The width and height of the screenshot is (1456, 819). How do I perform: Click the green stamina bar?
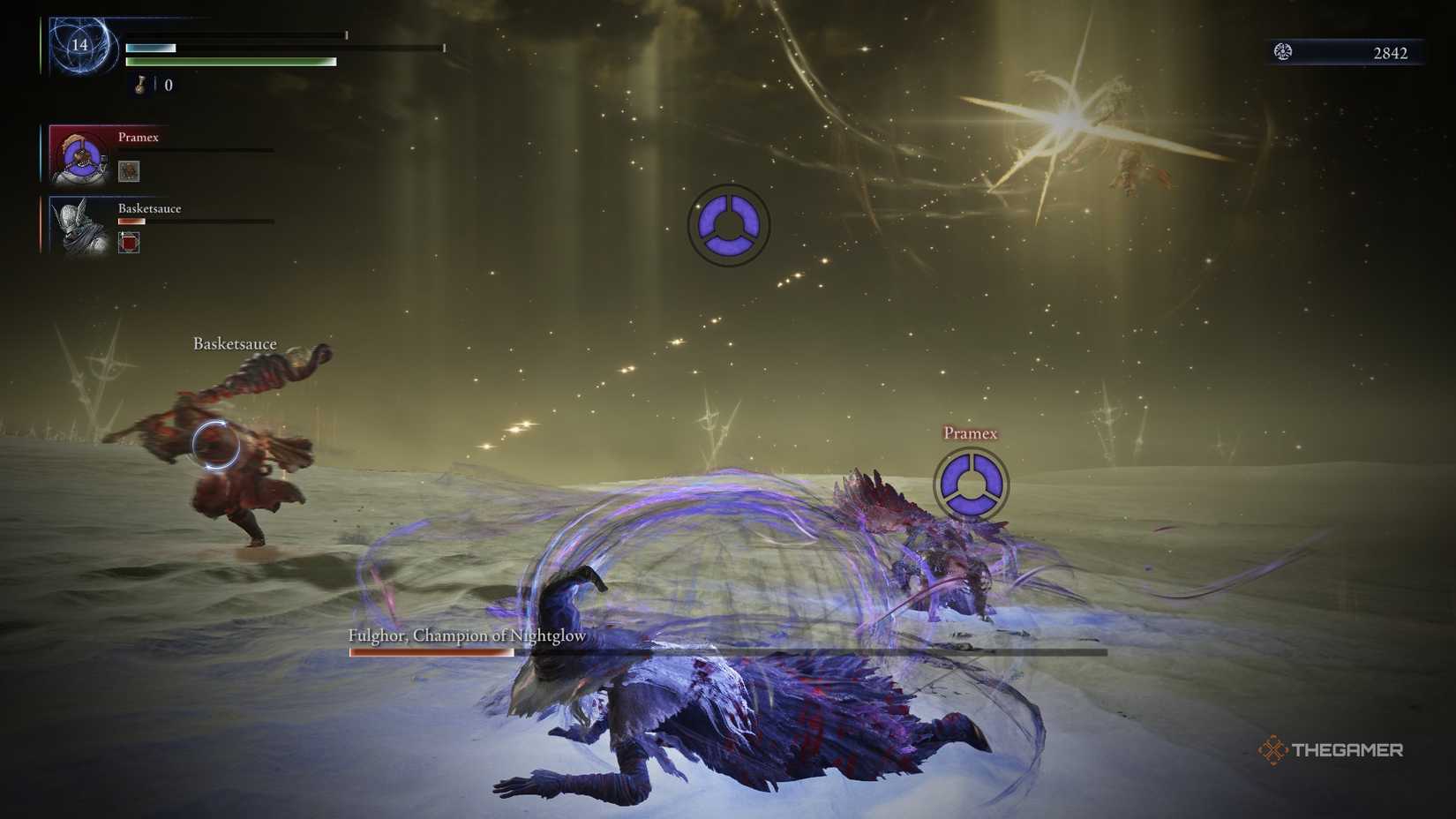(231, 62)
